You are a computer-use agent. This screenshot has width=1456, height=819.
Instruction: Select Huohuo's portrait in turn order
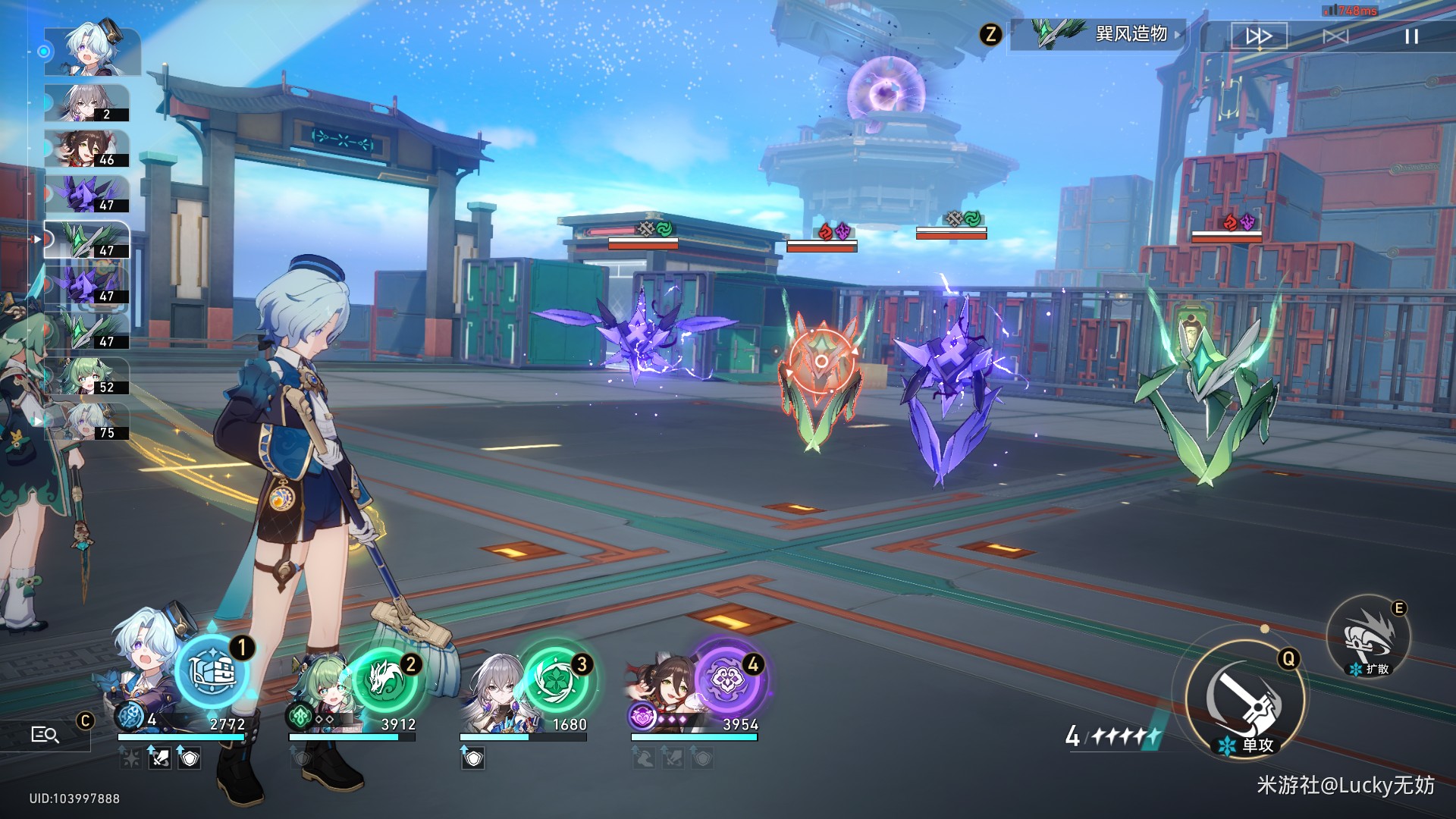click(86, 376)
